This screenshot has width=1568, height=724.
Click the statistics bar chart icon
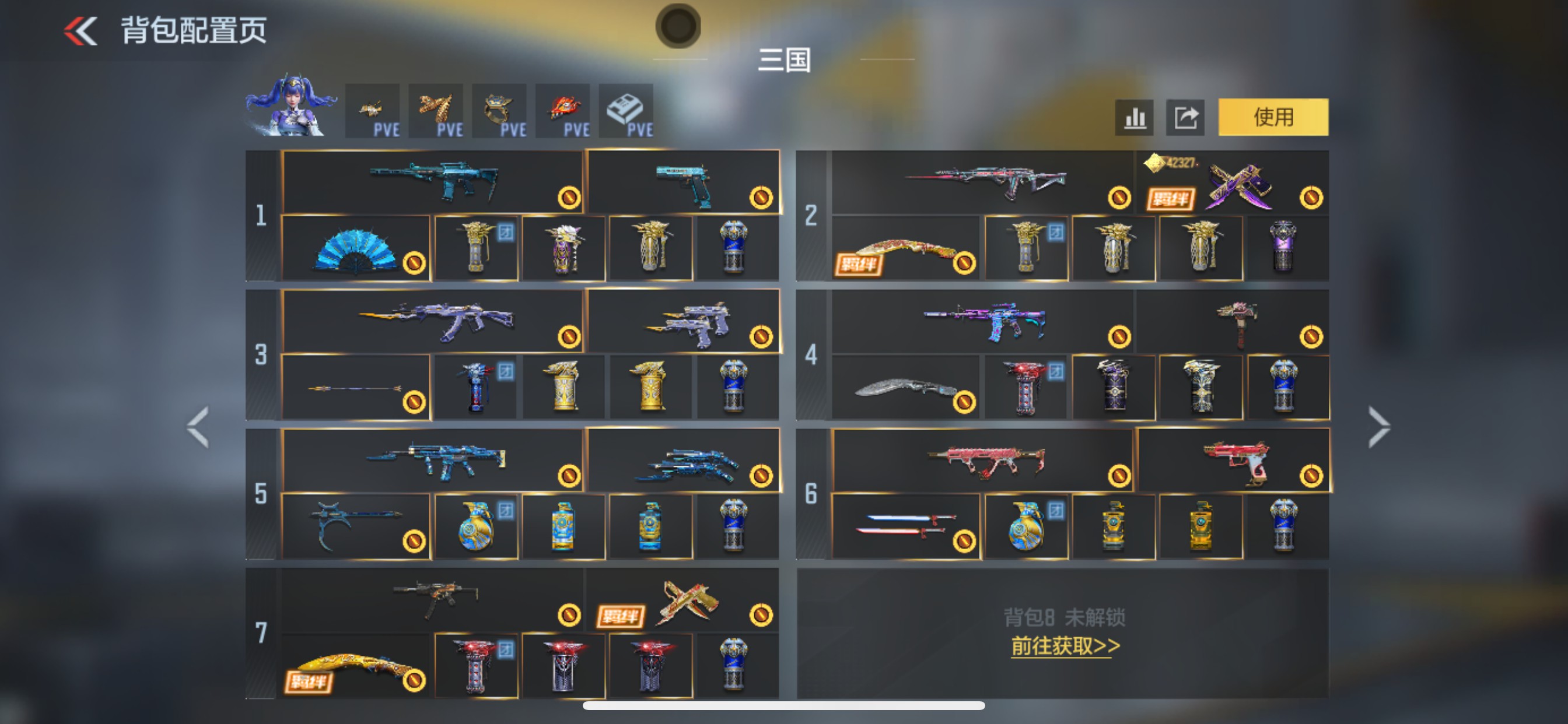click(1134, 117)
